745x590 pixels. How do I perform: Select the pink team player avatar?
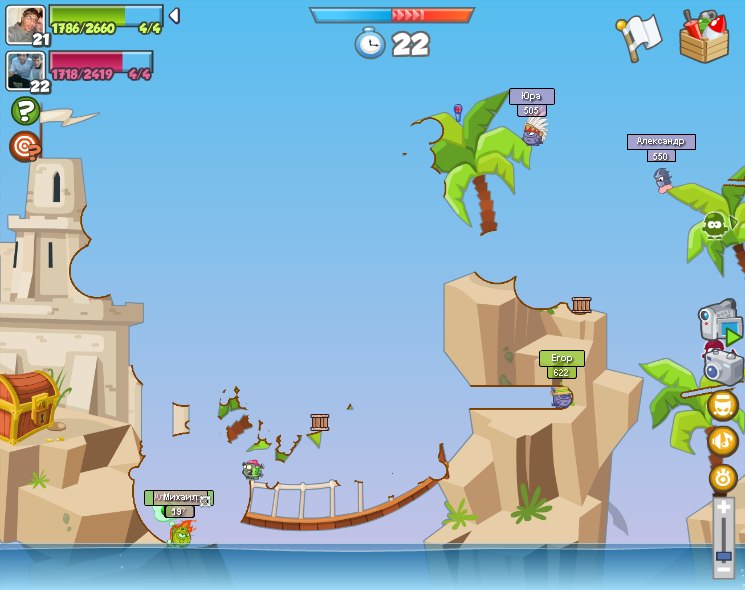(25, 70)
